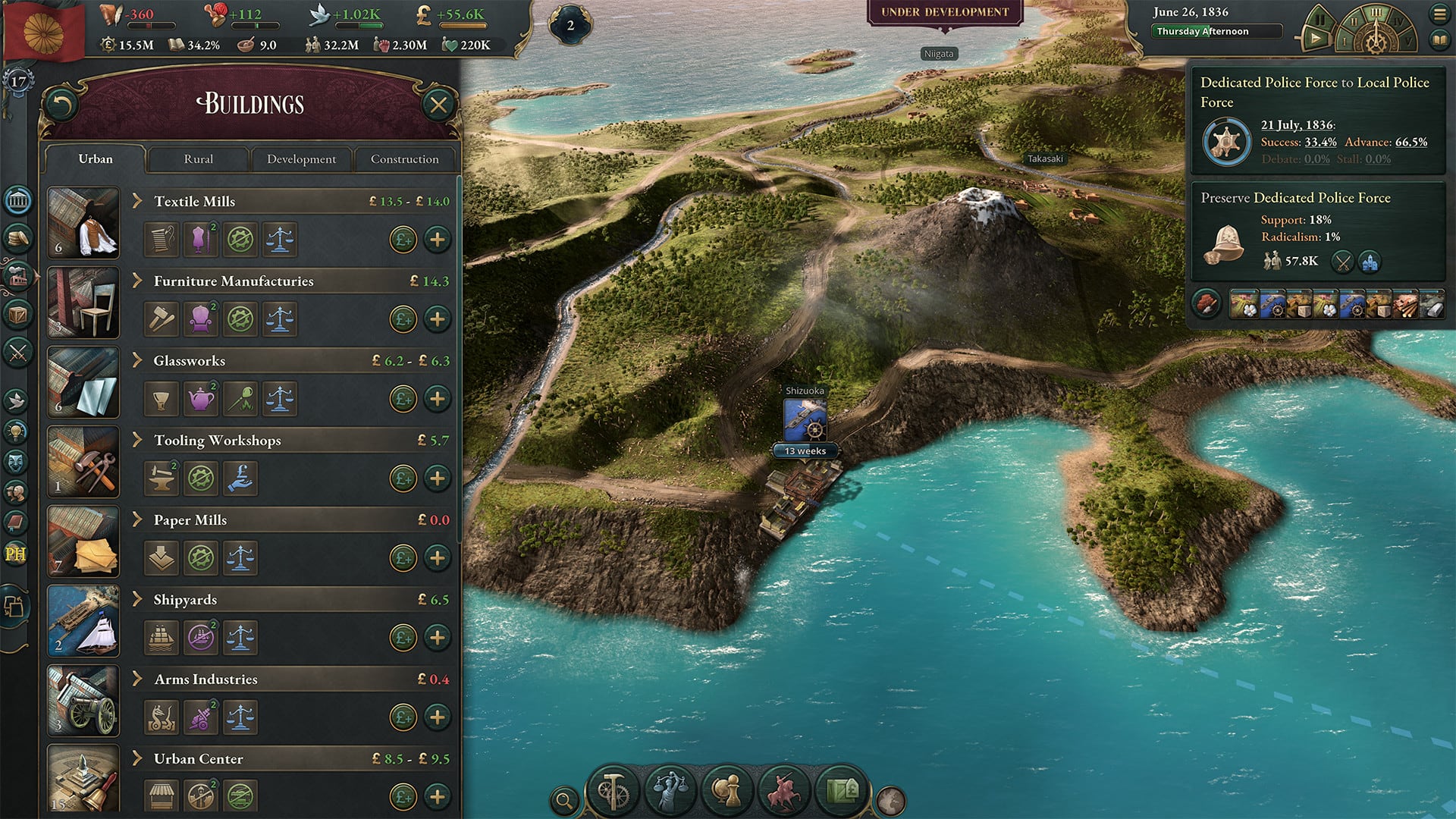This screenshot has width=1456, height=819.
Task: Switch to the Rural tab
Action: coord(199,159)
